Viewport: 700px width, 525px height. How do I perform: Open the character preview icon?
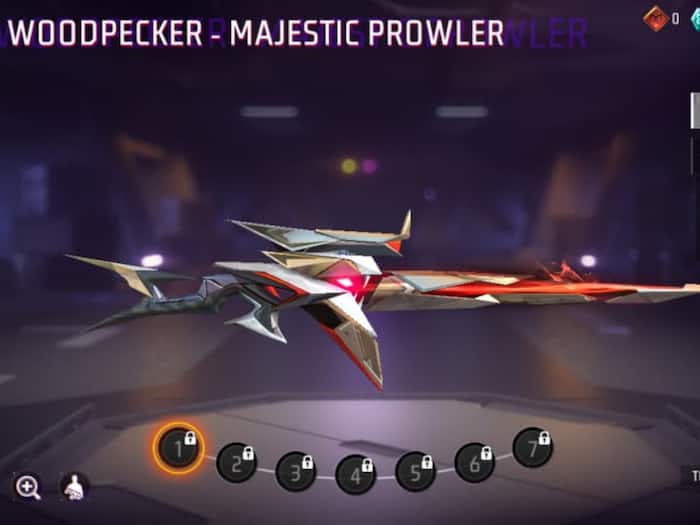point(74,487)
